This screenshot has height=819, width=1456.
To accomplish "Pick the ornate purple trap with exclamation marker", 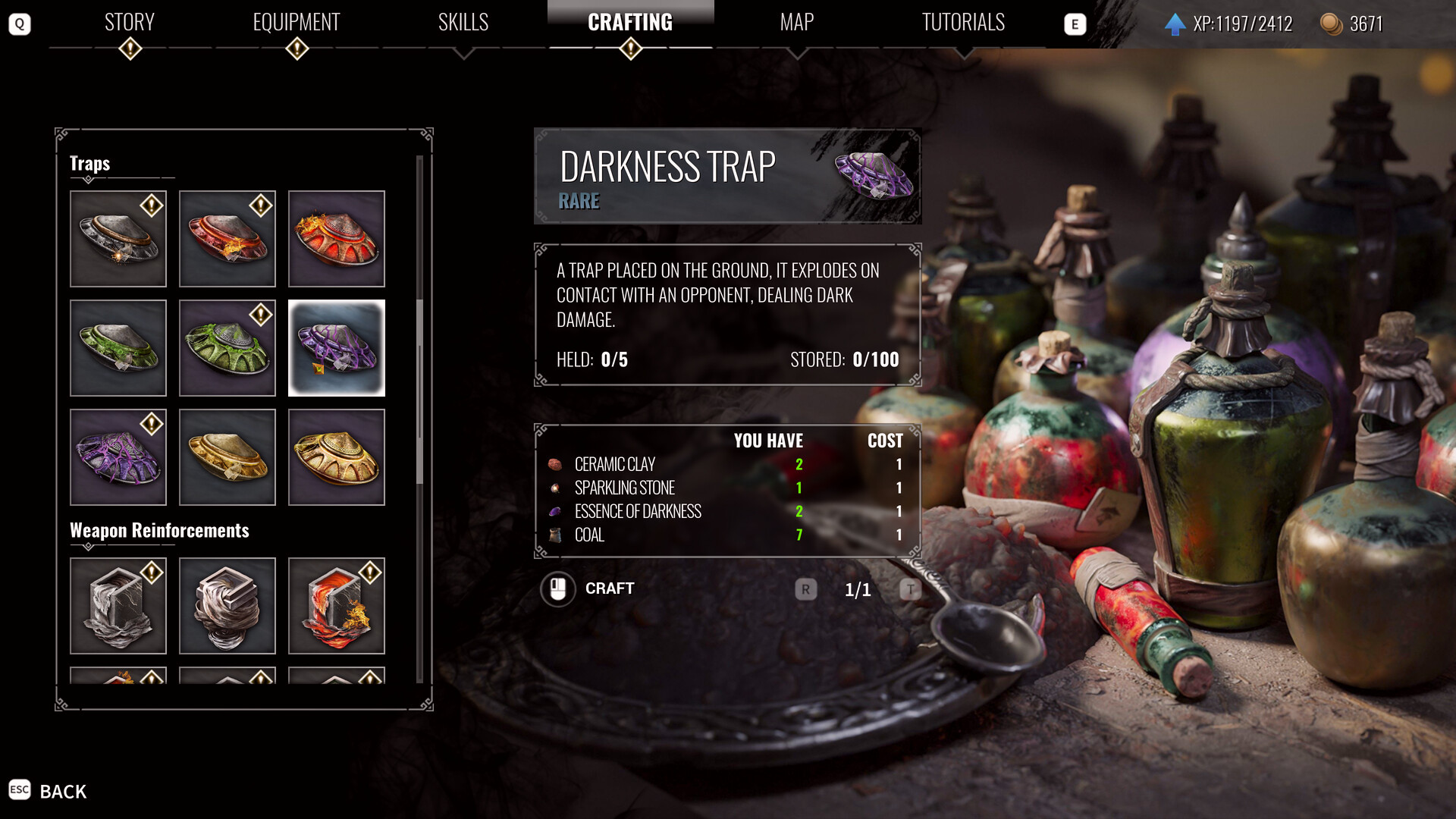I will [x=118, y=457].
